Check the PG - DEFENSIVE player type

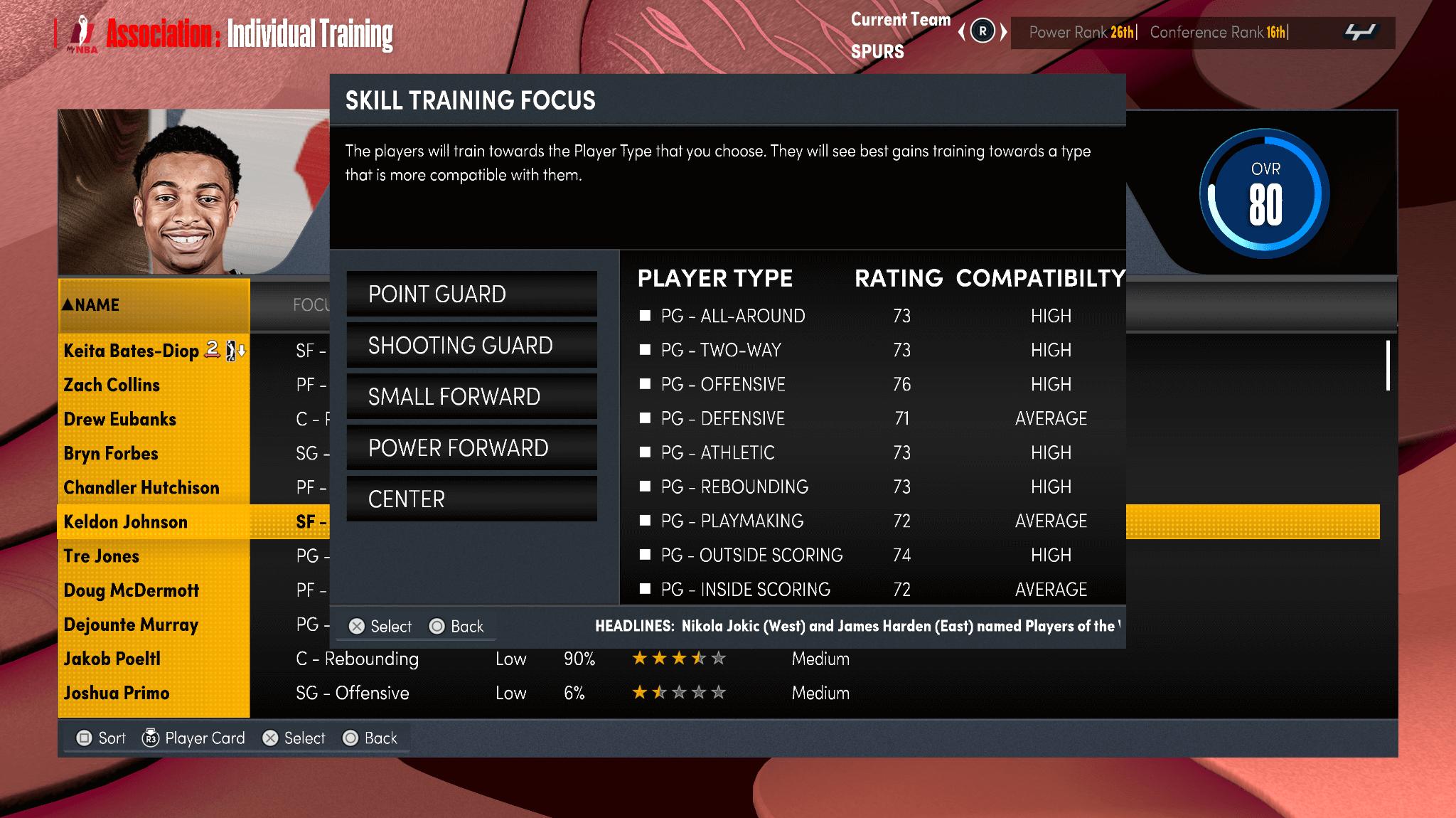(644, 418)
